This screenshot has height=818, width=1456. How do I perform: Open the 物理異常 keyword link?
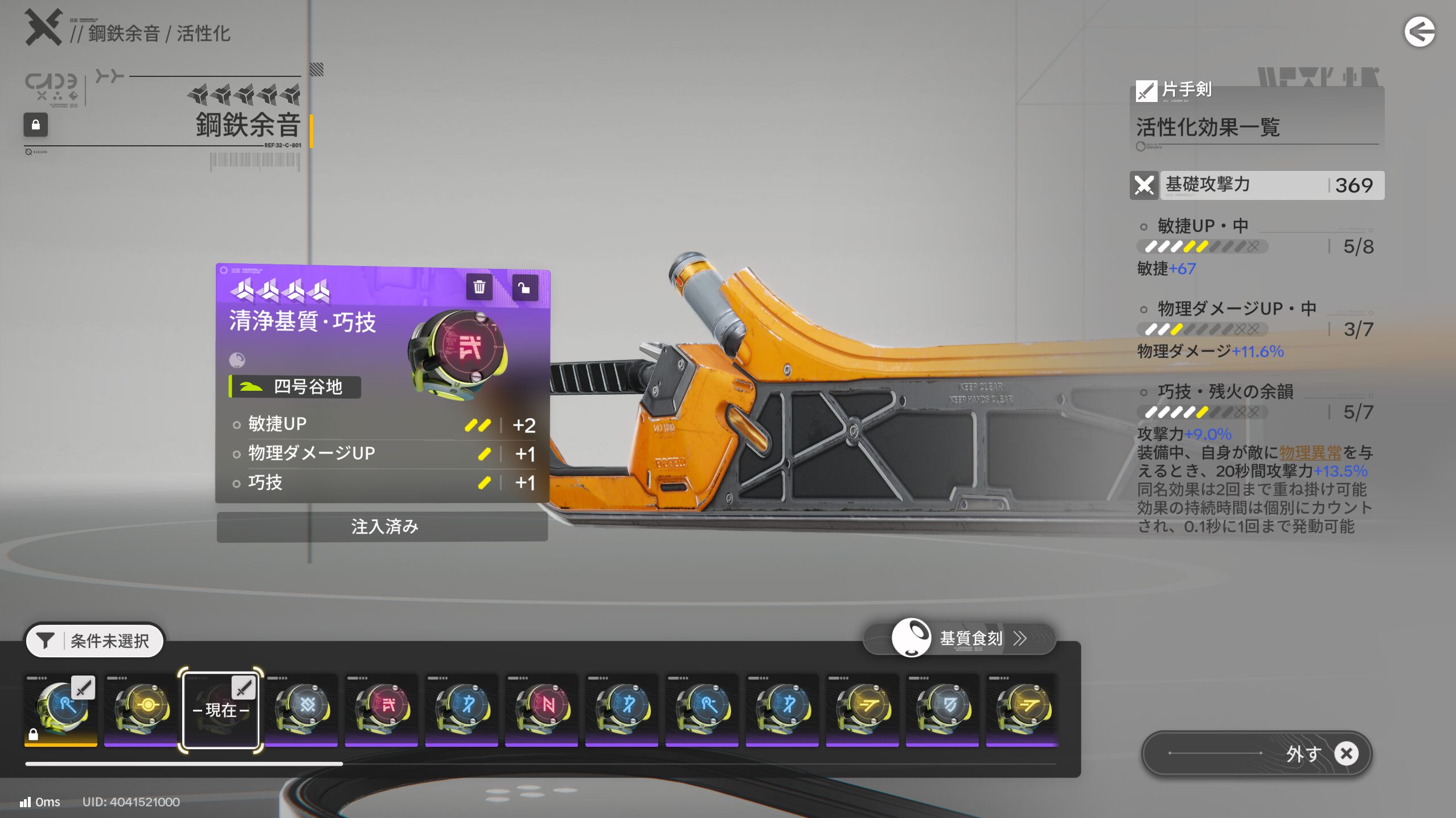(1310, 452)
